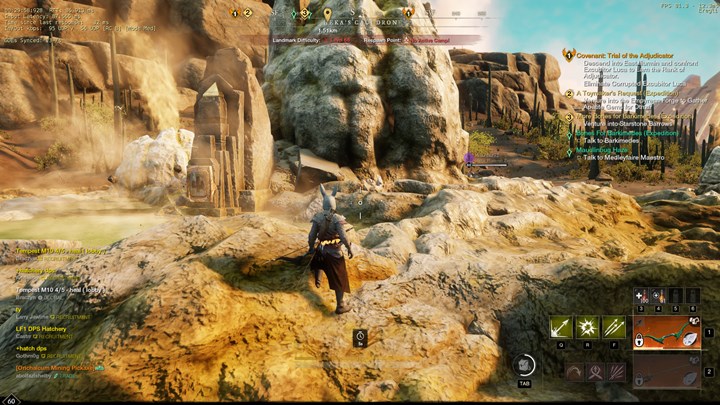This screenshot has width=720, height=405.
Task: Click the Orichalcum Mining Pickaxe chat link
Action: [x=56, y=367]
